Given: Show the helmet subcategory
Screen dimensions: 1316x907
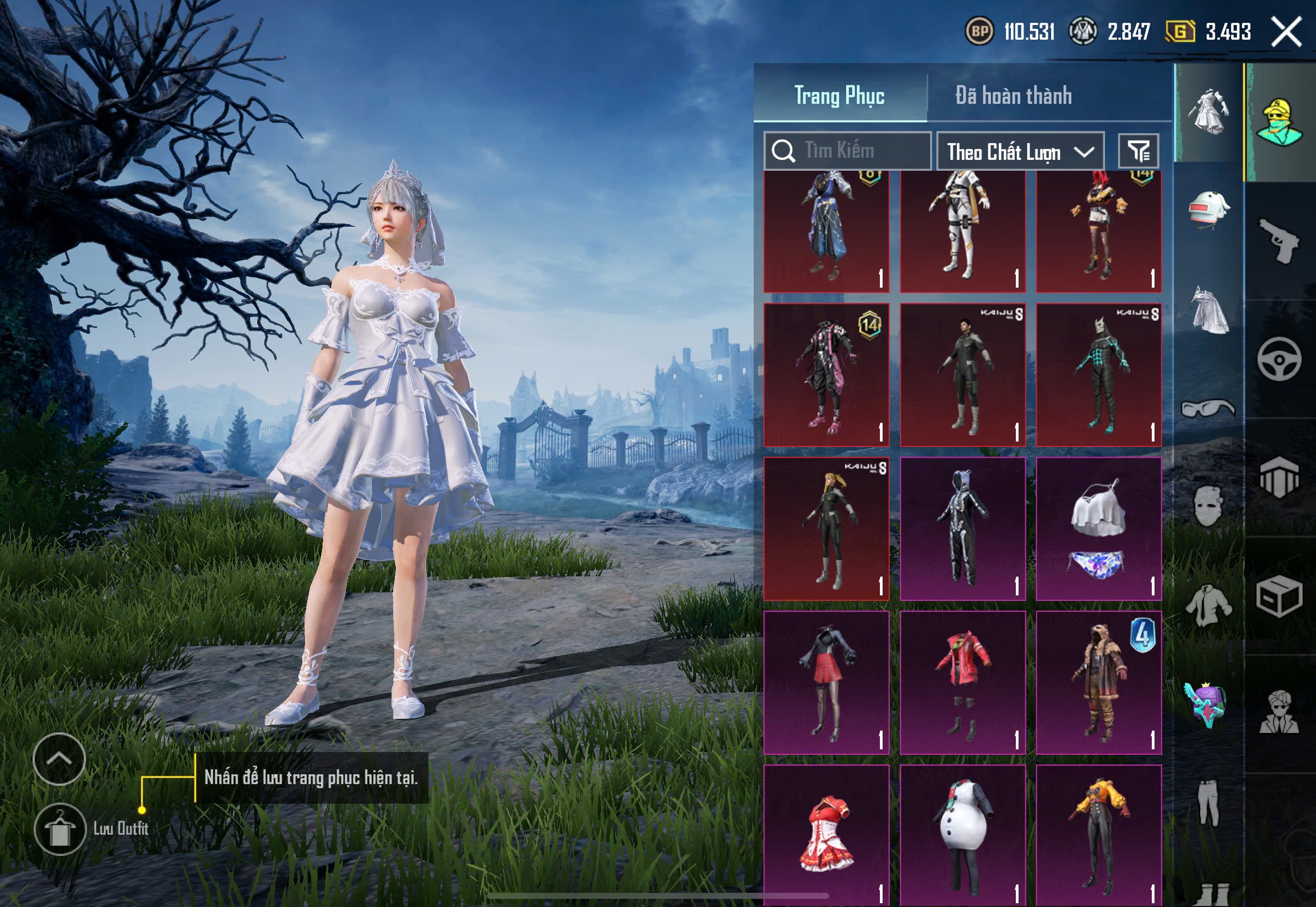Looking at the screenshot, I should [1209, 209].
